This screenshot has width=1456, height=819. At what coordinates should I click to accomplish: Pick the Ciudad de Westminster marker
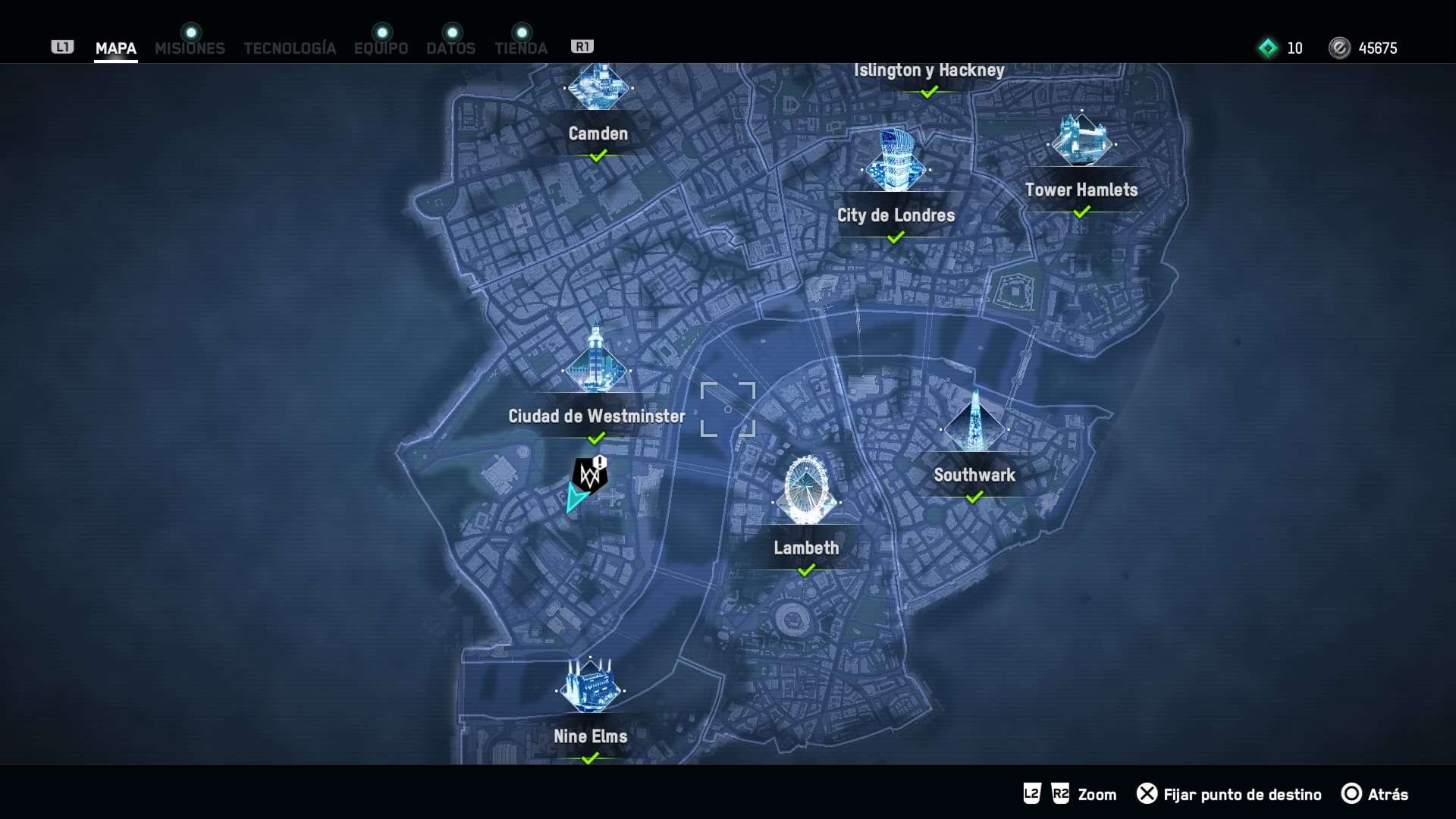pos(596,363)
